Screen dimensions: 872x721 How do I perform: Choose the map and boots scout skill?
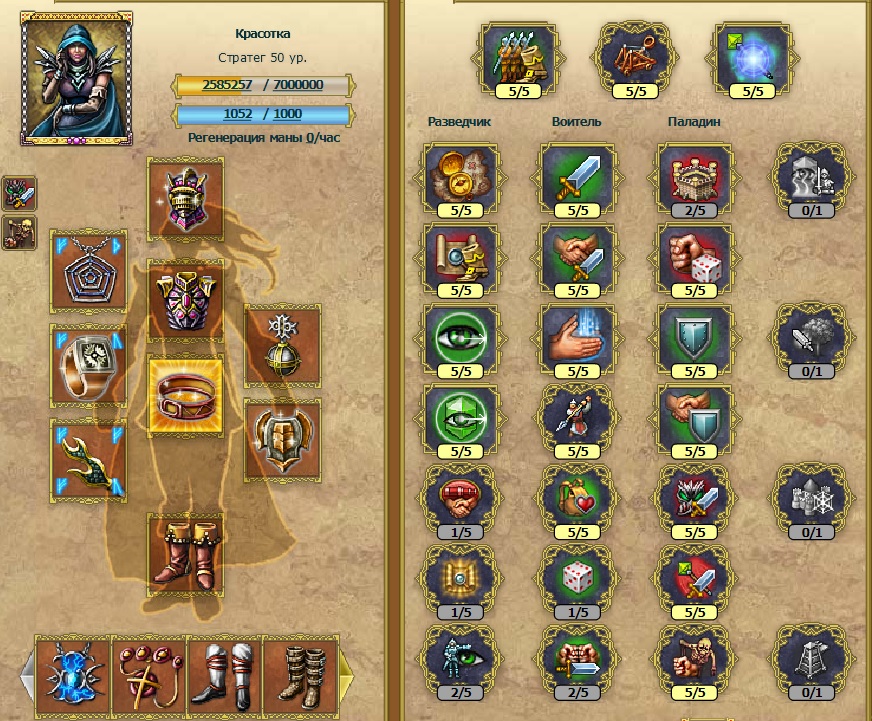462,257
